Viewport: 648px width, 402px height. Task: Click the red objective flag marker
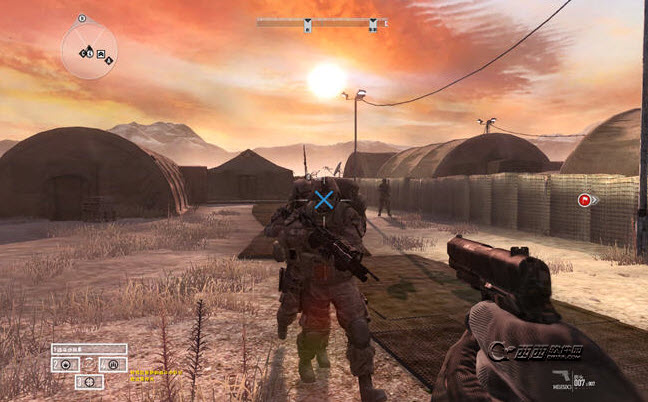[583, 200]
